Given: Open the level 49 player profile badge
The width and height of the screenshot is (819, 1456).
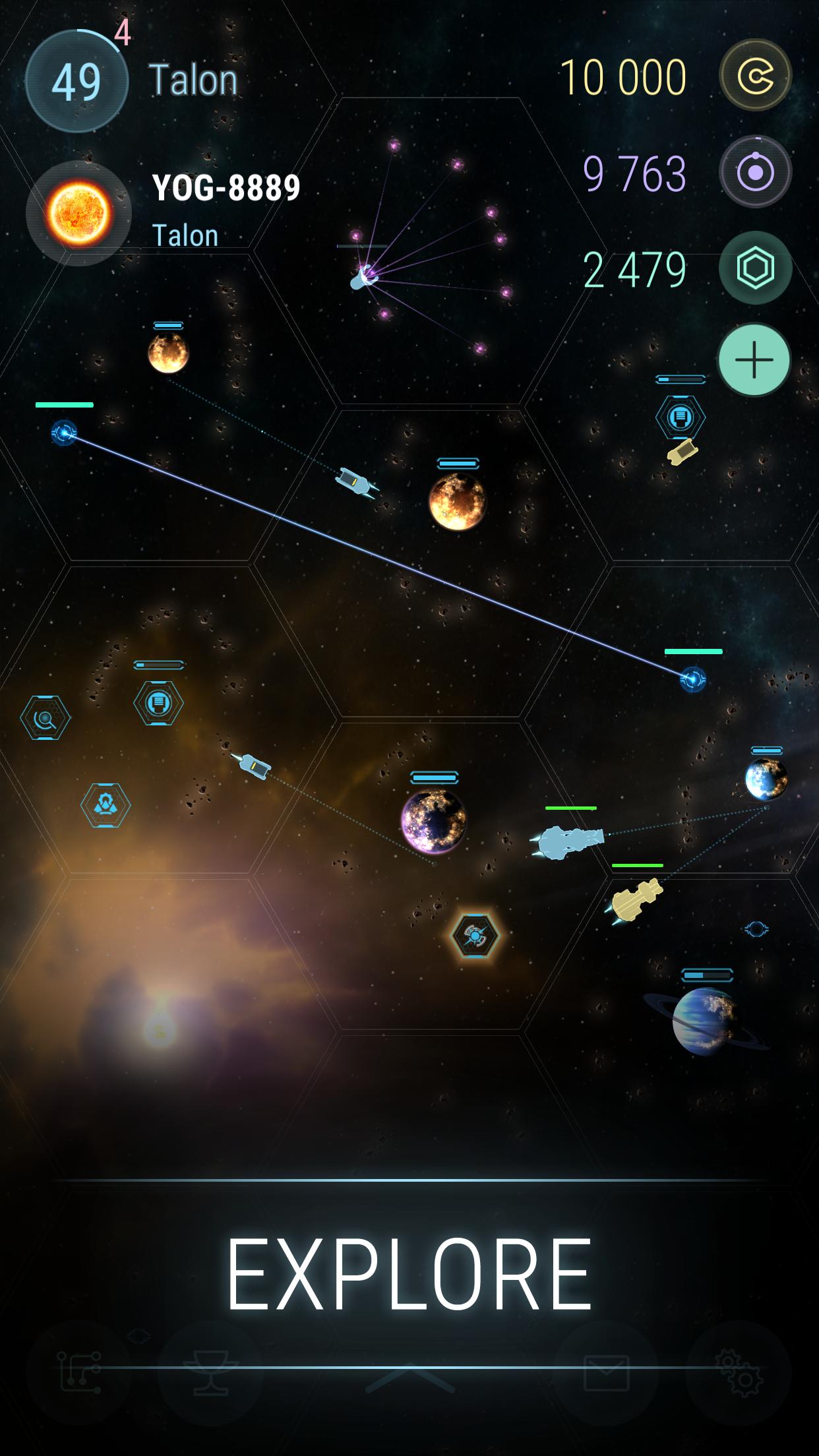Looking at the screenshot, I should (76, 82).
